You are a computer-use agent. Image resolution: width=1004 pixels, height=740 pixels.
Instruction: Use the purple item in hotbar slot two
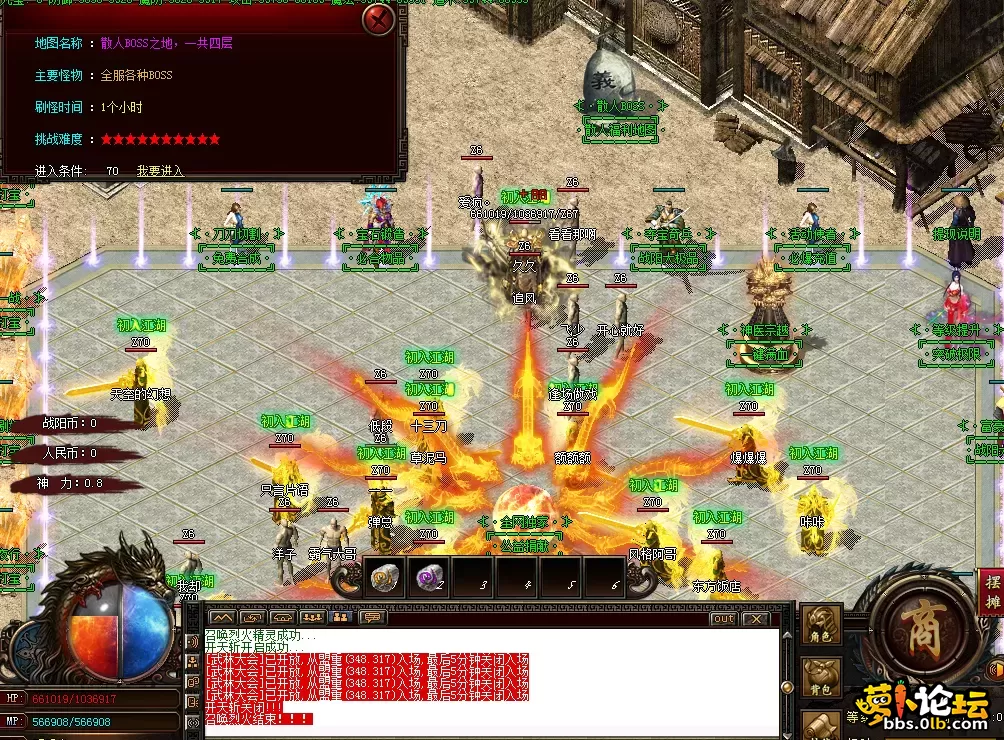click(430, 576)
